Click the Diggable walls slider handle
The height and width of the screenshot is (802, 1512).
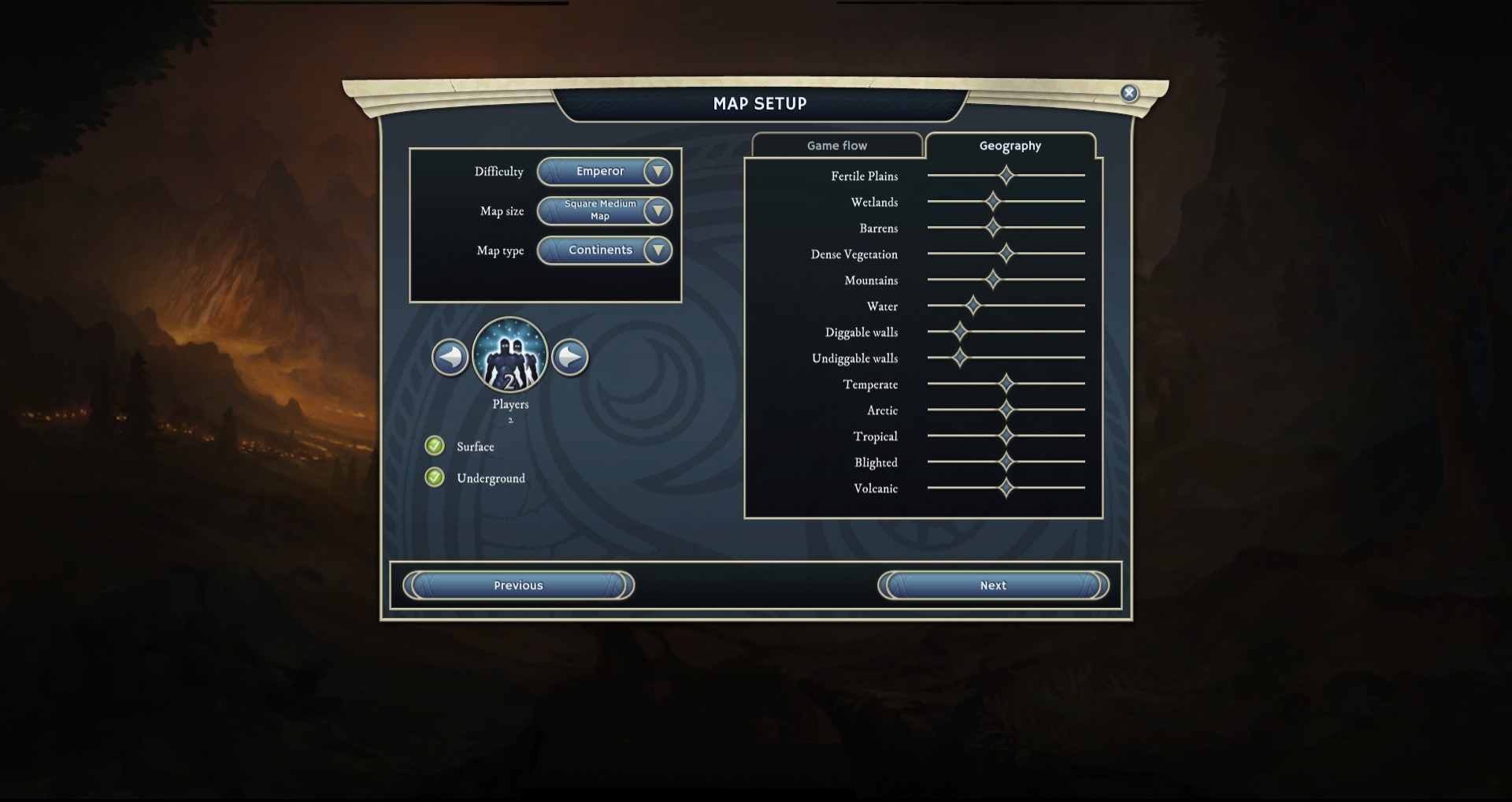(960, 331)
